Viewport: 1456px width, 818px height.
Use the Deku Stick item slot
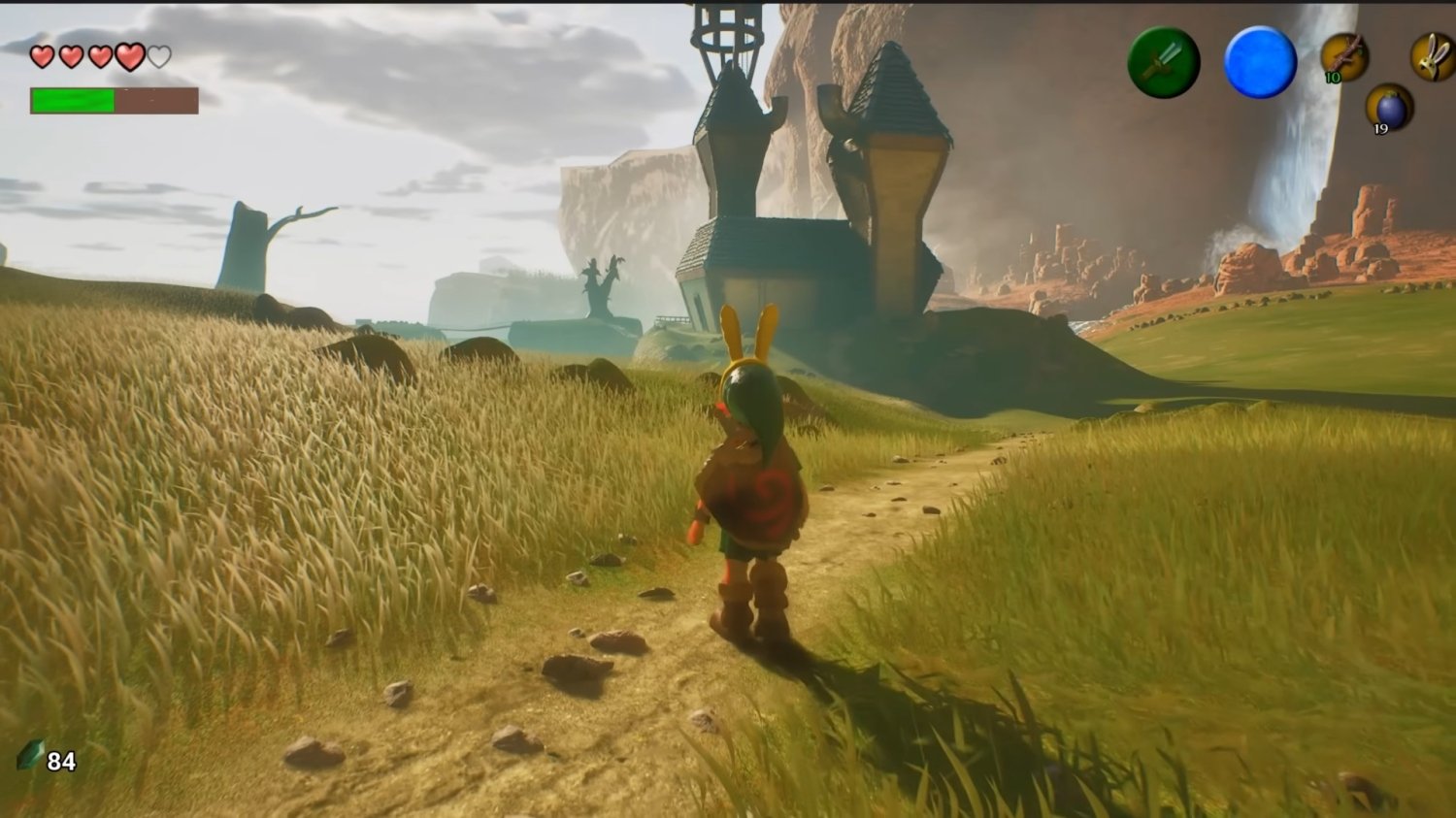point(1344,56)
